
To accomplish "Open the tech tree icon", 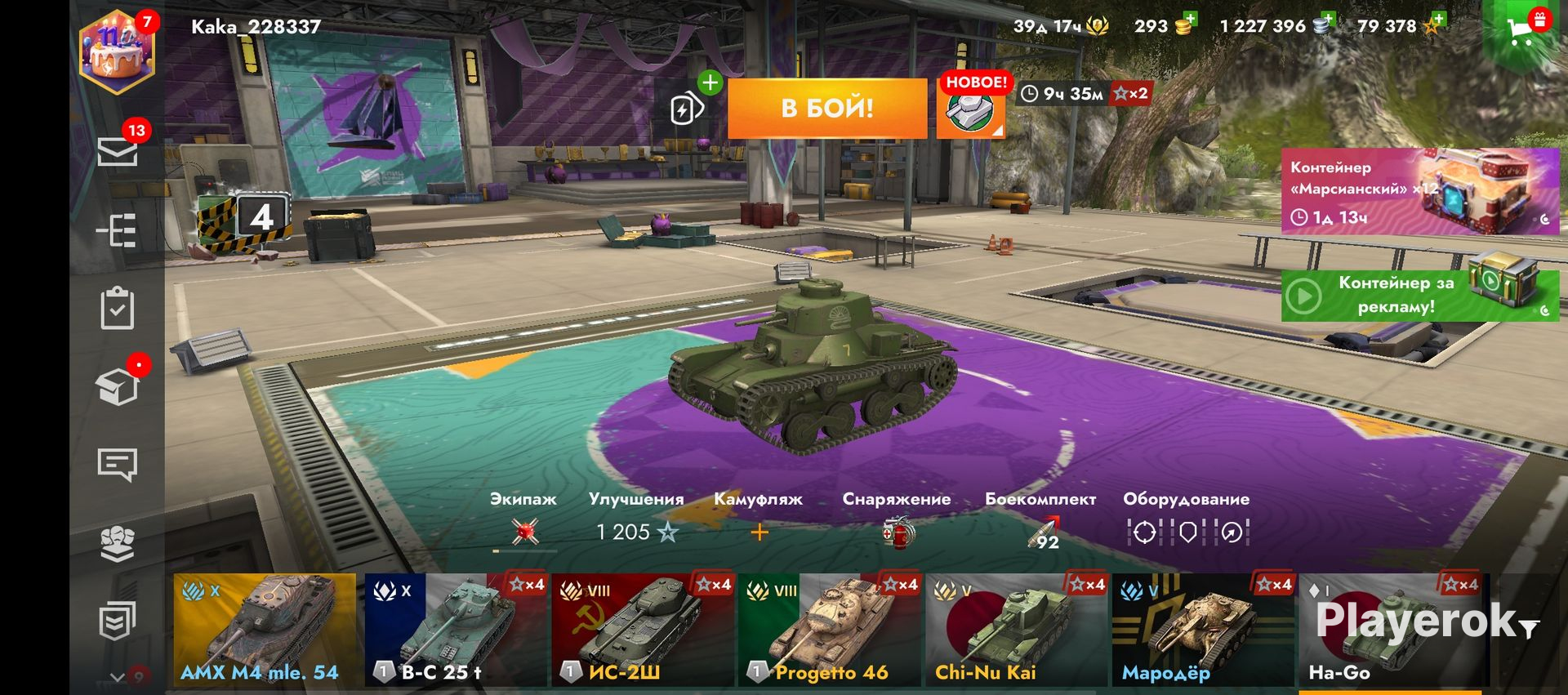I will [x=118, y=231].
